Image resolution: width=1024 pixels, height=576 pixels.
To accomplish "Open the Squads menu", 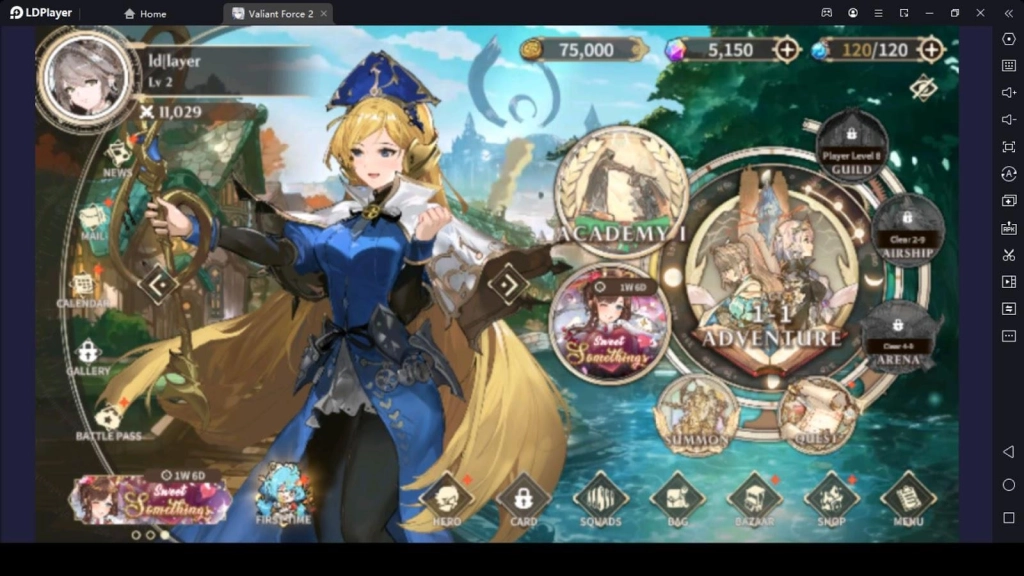I will [x=600, y=497].
